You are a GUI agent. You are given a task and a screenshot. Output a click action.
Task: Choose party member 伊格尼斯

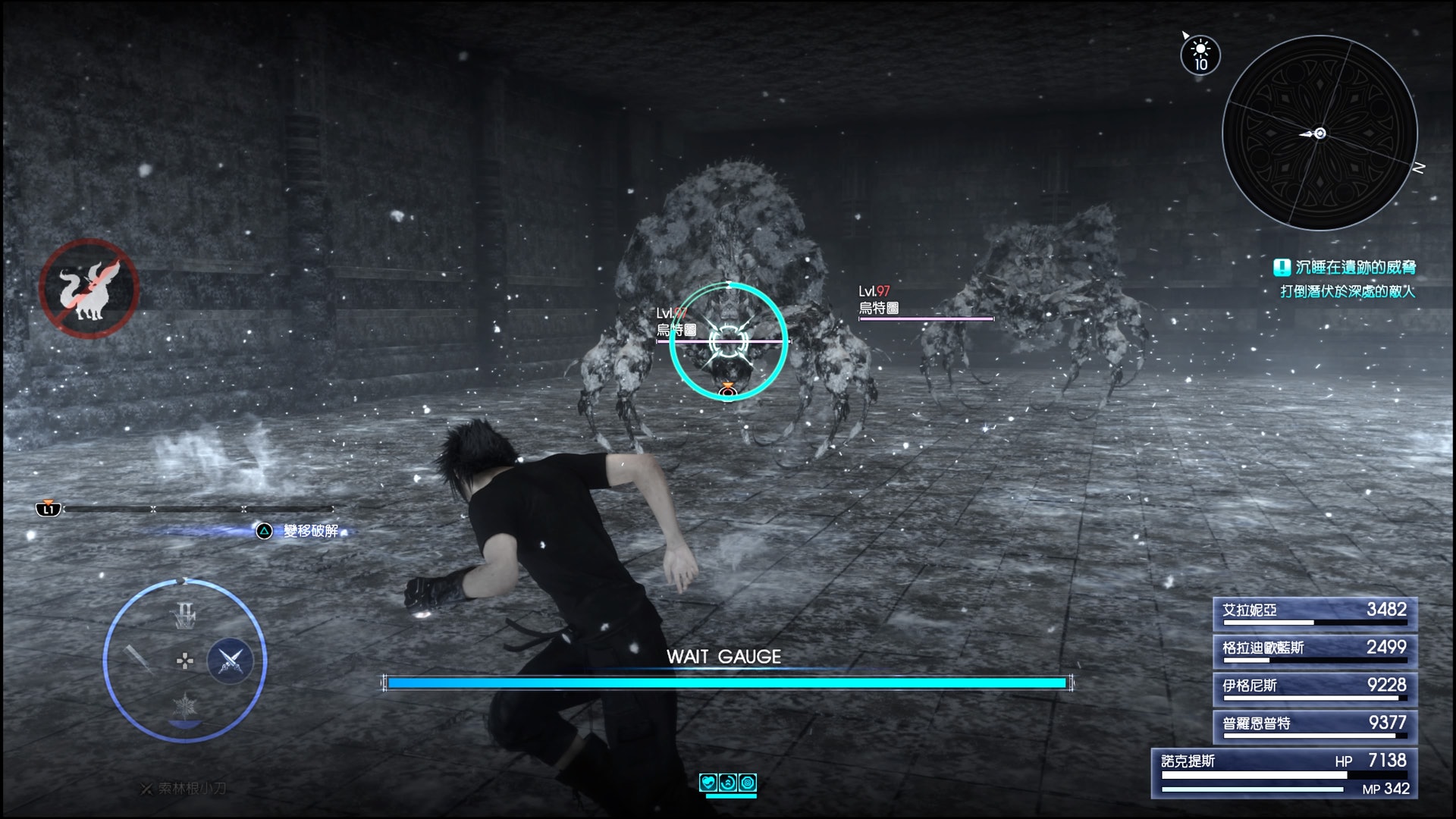(1314, 688)
